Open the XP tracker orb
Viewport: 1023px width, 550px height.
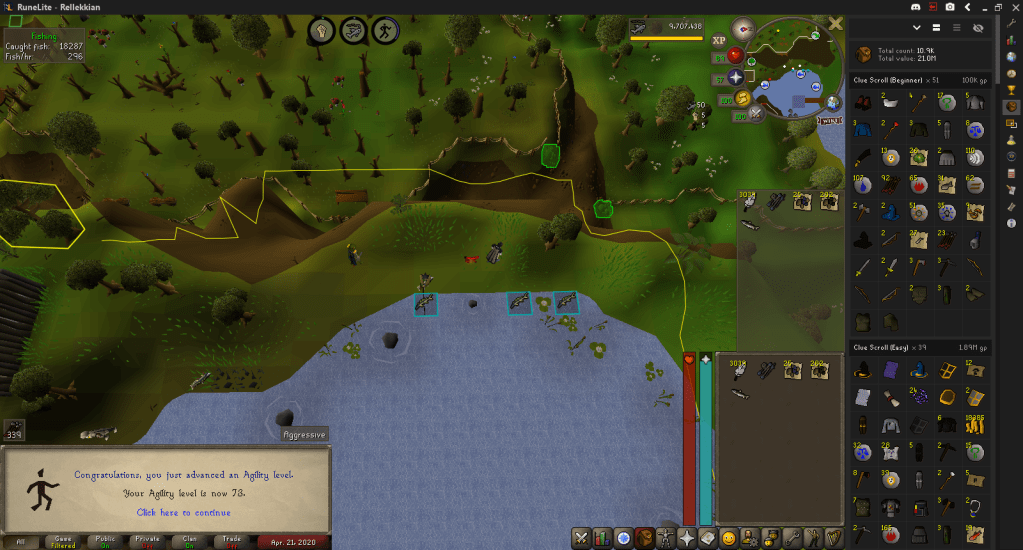click(x=719, y=41)
